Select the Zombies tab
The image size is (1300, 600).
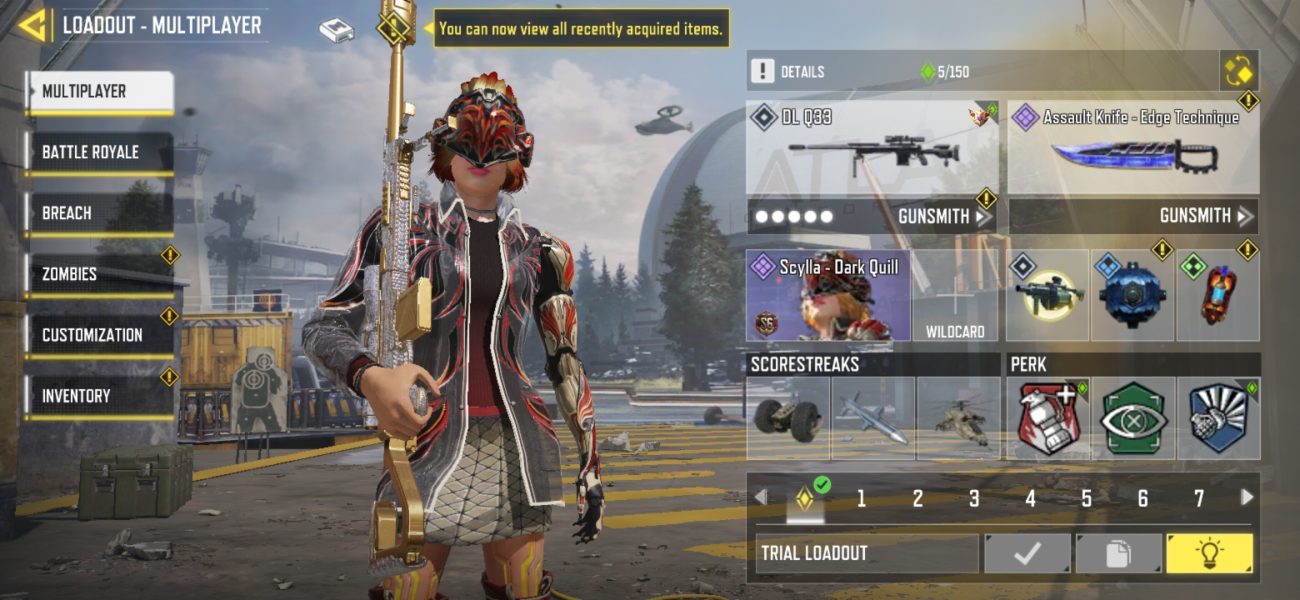pos(98,274)
